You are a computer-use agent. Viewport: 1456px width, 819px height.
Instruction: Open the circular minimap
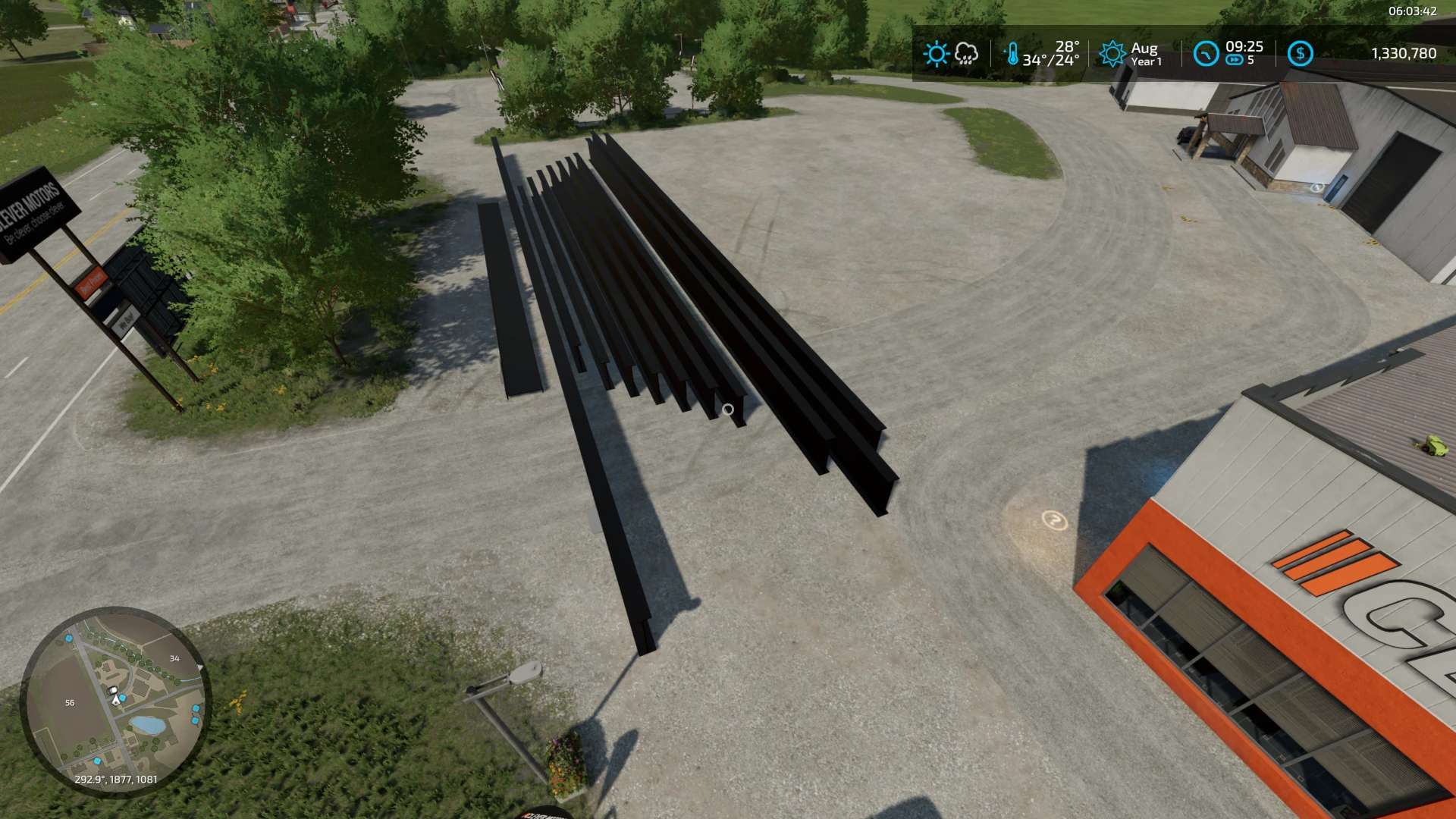click(115, 701)
